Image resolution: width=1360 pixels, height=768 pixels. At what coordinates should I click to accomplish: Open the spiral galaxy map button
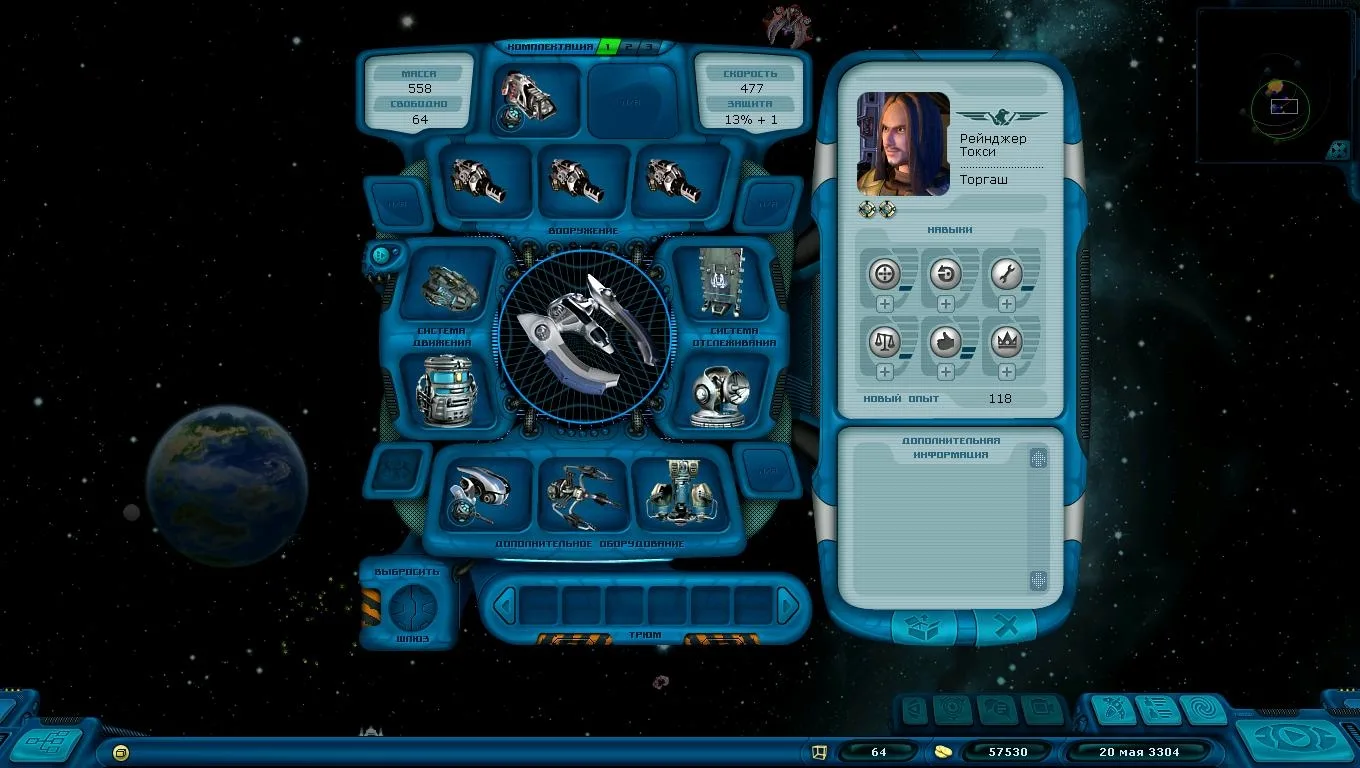[1204, 710]
